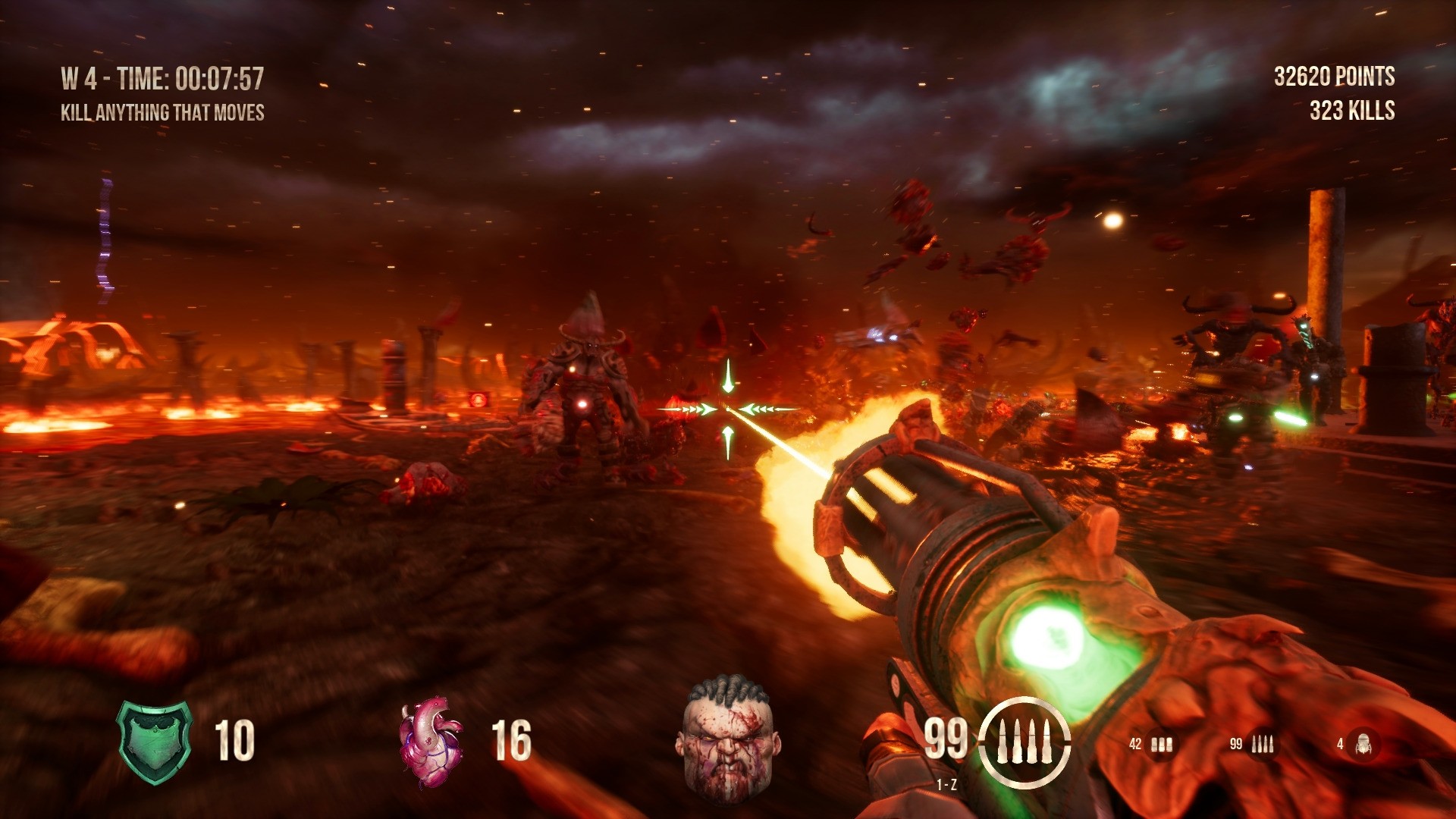The width and height of the screenshot is (1456, 819).
Task: Click the "Kill Anything That Moves" objective
Action: pos(162,113)
